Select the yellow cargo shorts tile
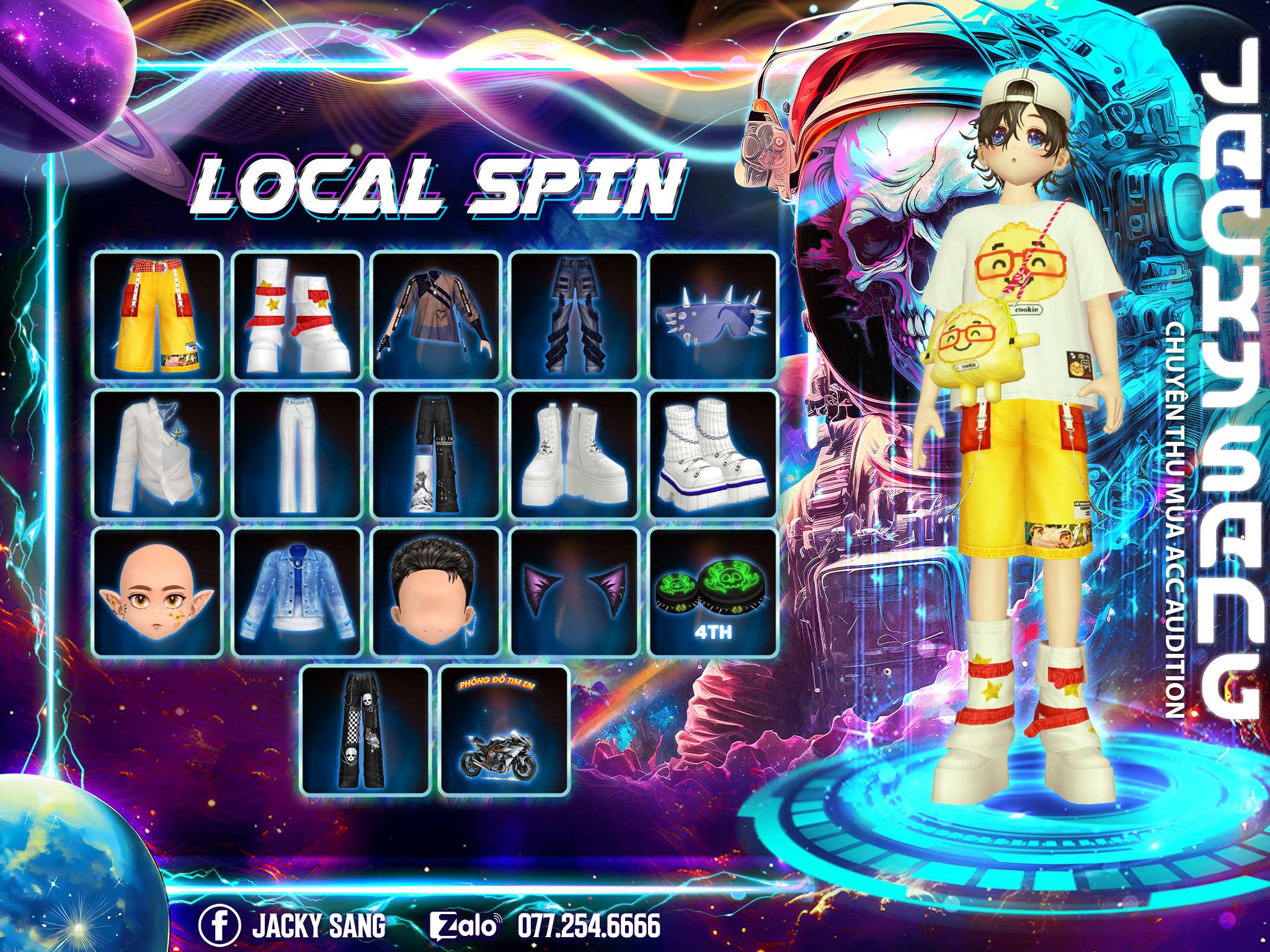The image size is (1270, 952). pos(158,315)
